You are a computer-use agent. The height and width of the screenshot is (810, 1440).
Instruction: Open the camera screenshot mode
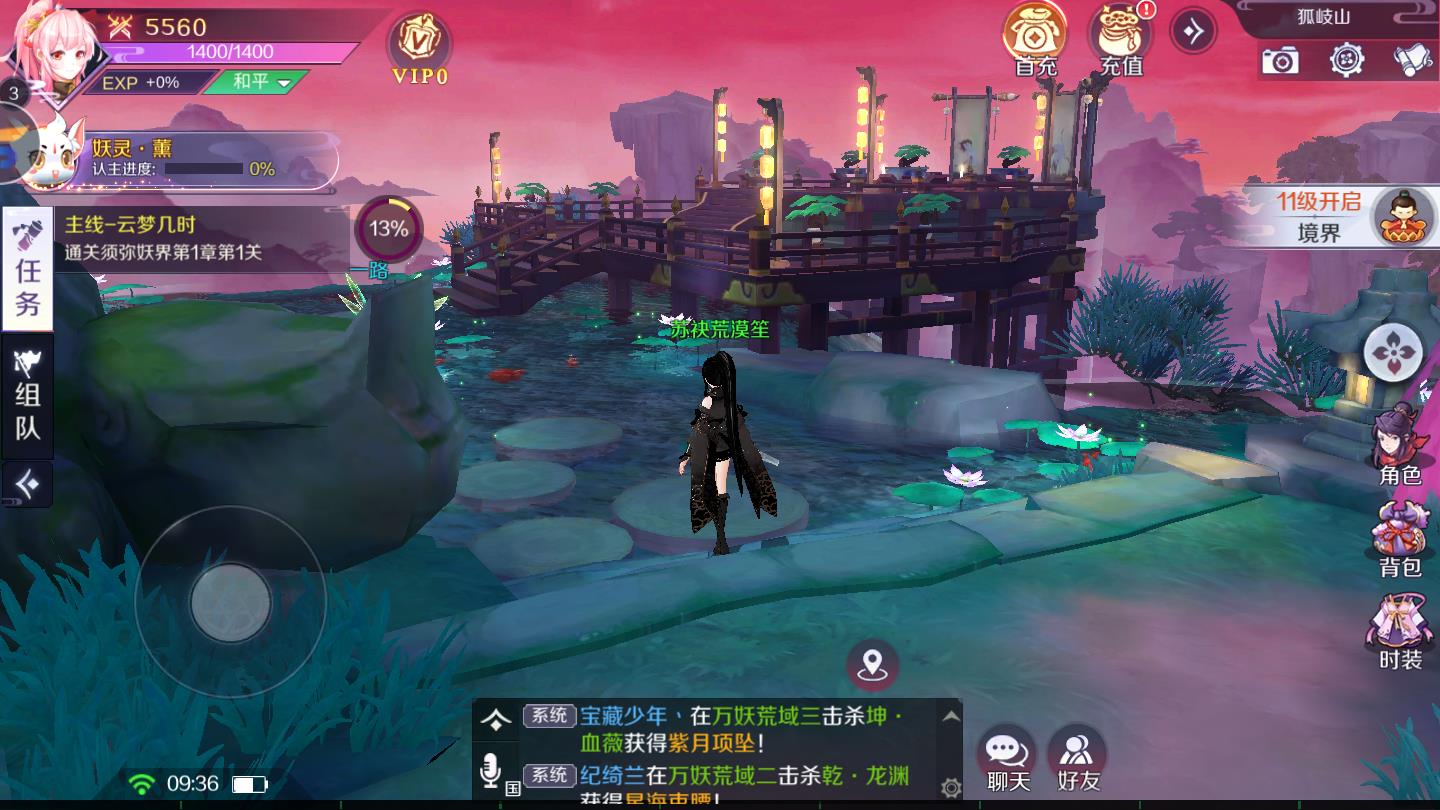(x=1280, y=61)
